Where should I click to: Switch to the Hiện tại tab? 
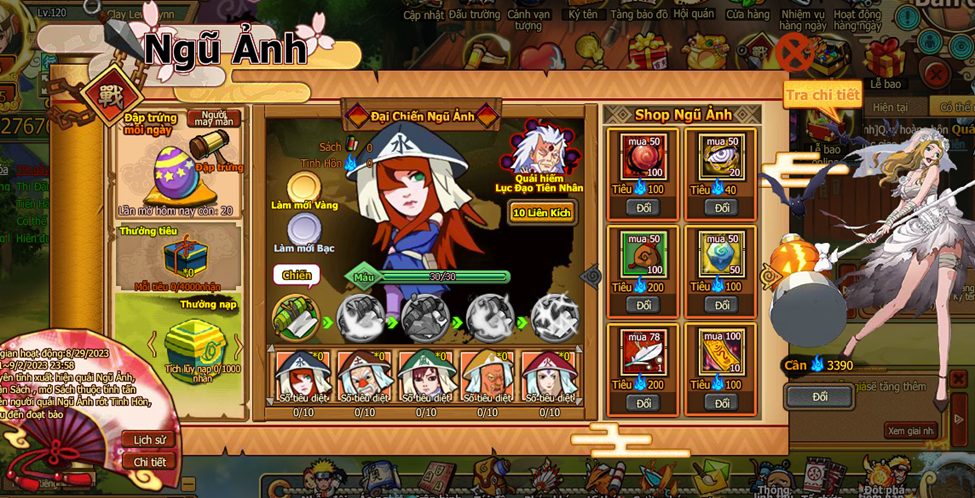tap(889, 107)
